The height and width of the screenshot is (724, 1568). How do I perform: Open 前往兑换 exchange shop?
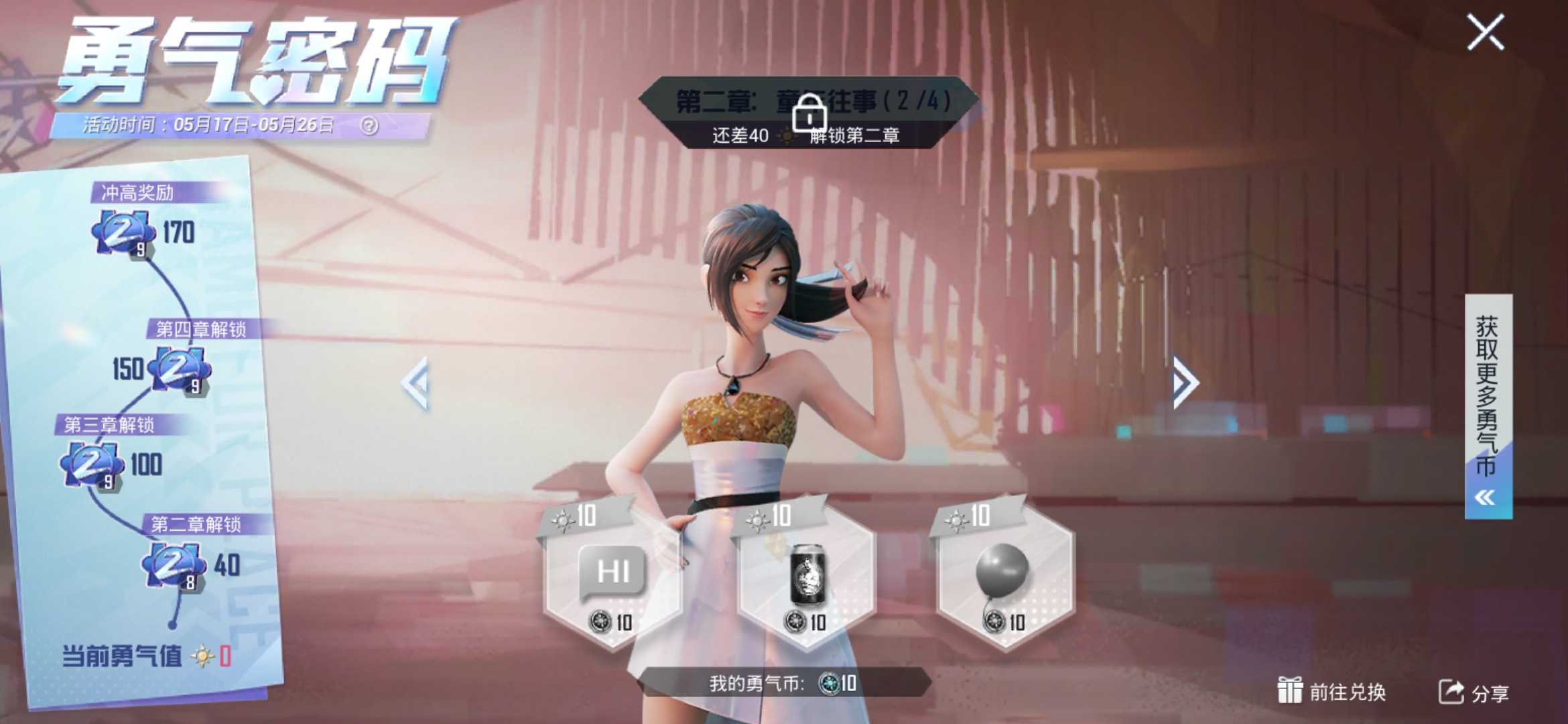click(x=1331, y=692)
